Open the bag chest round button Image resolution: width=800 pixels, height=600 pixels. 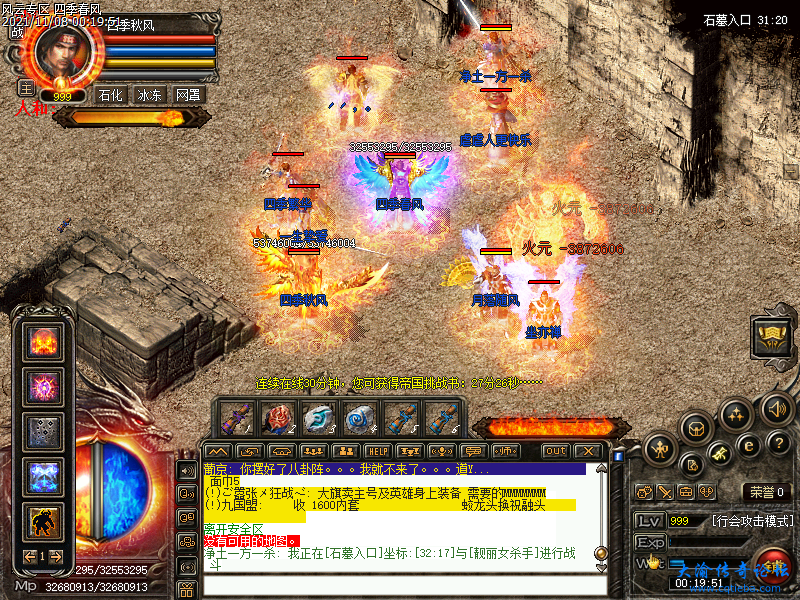[x=697, y=428]
